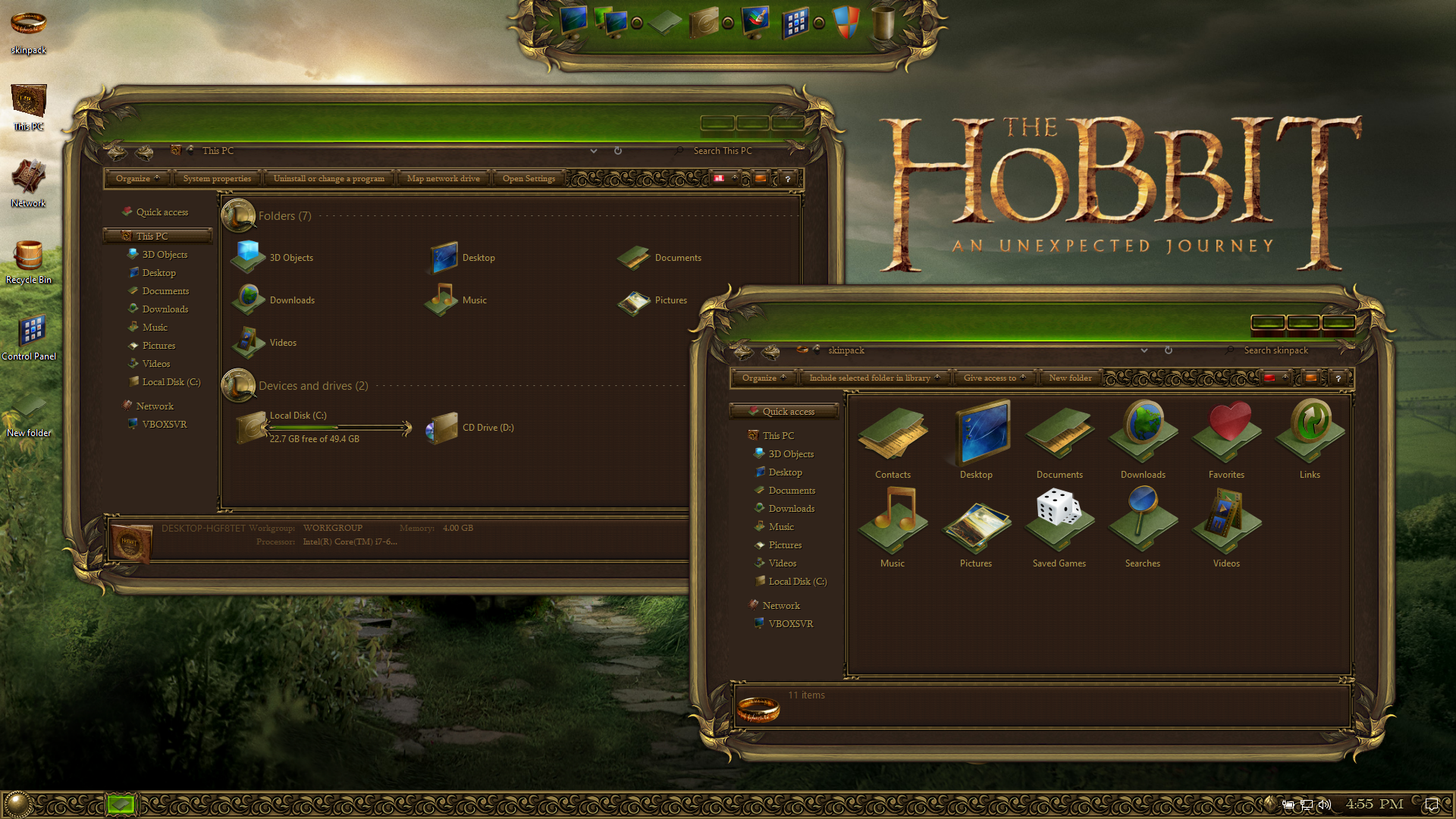This screenshot has width=1456, height=819.
Task: Click the System properties toolbar button
Action: coord(217,179)
